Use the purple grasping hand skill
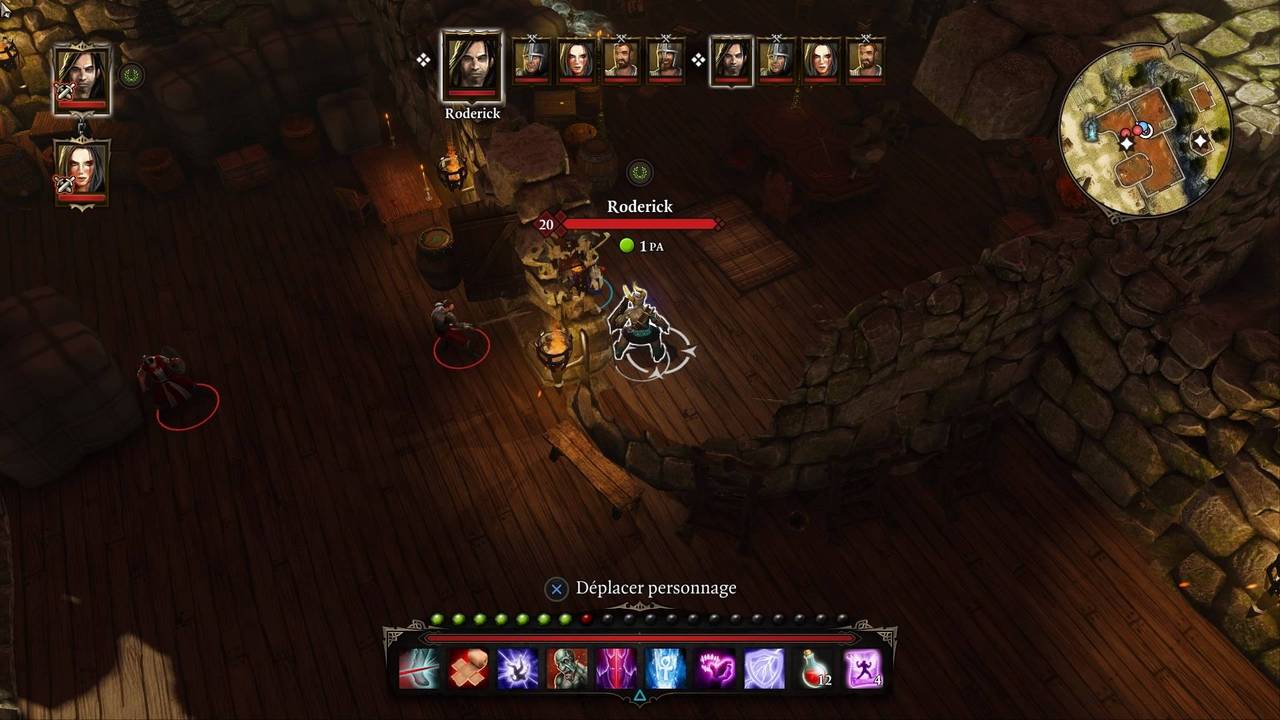This screenshot has height=720, width=1280. click(715, 668)
